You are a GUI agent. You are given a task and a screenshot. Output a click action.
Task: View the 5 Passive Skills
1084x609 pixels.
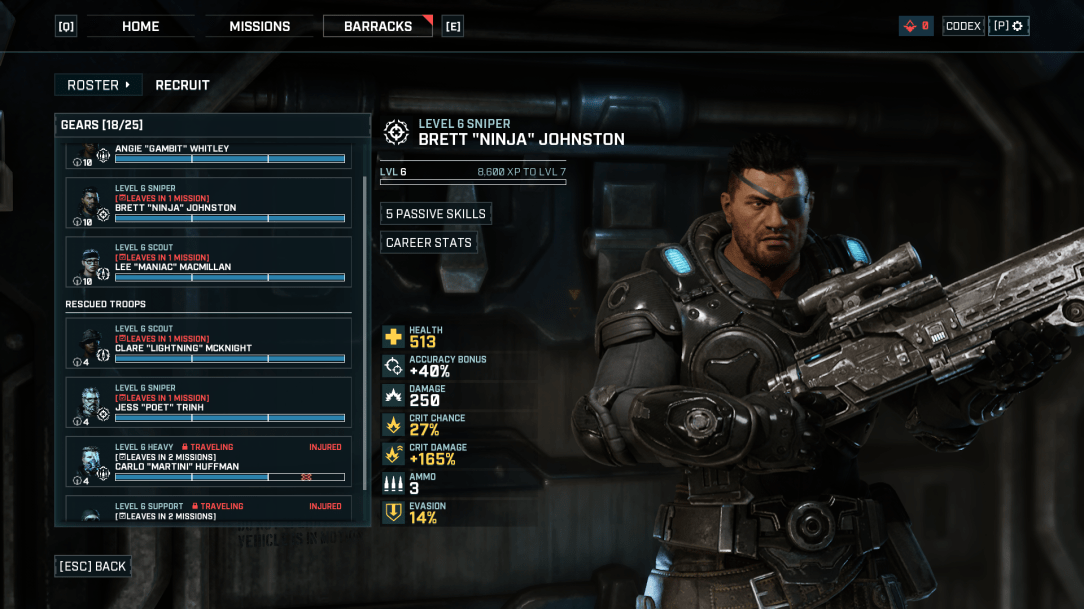click(x=436, y=214)
